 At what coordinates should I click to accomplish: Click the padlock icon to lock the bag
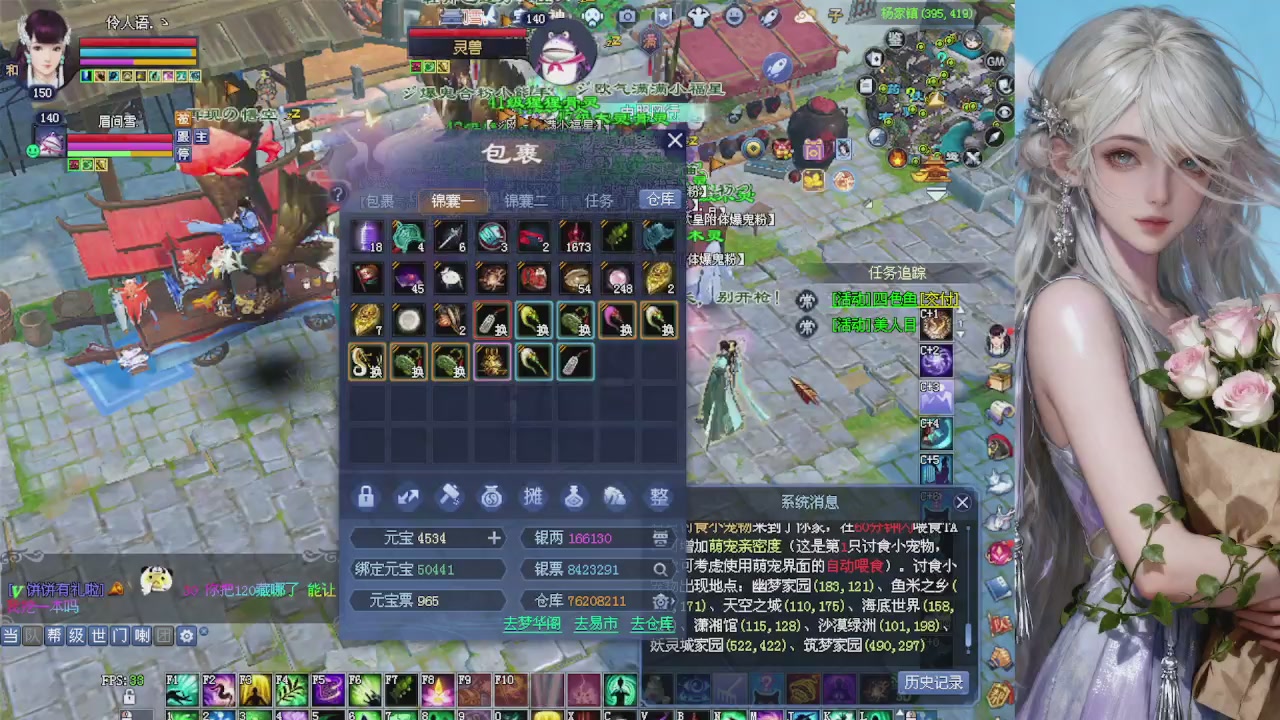tap(365, 497)
